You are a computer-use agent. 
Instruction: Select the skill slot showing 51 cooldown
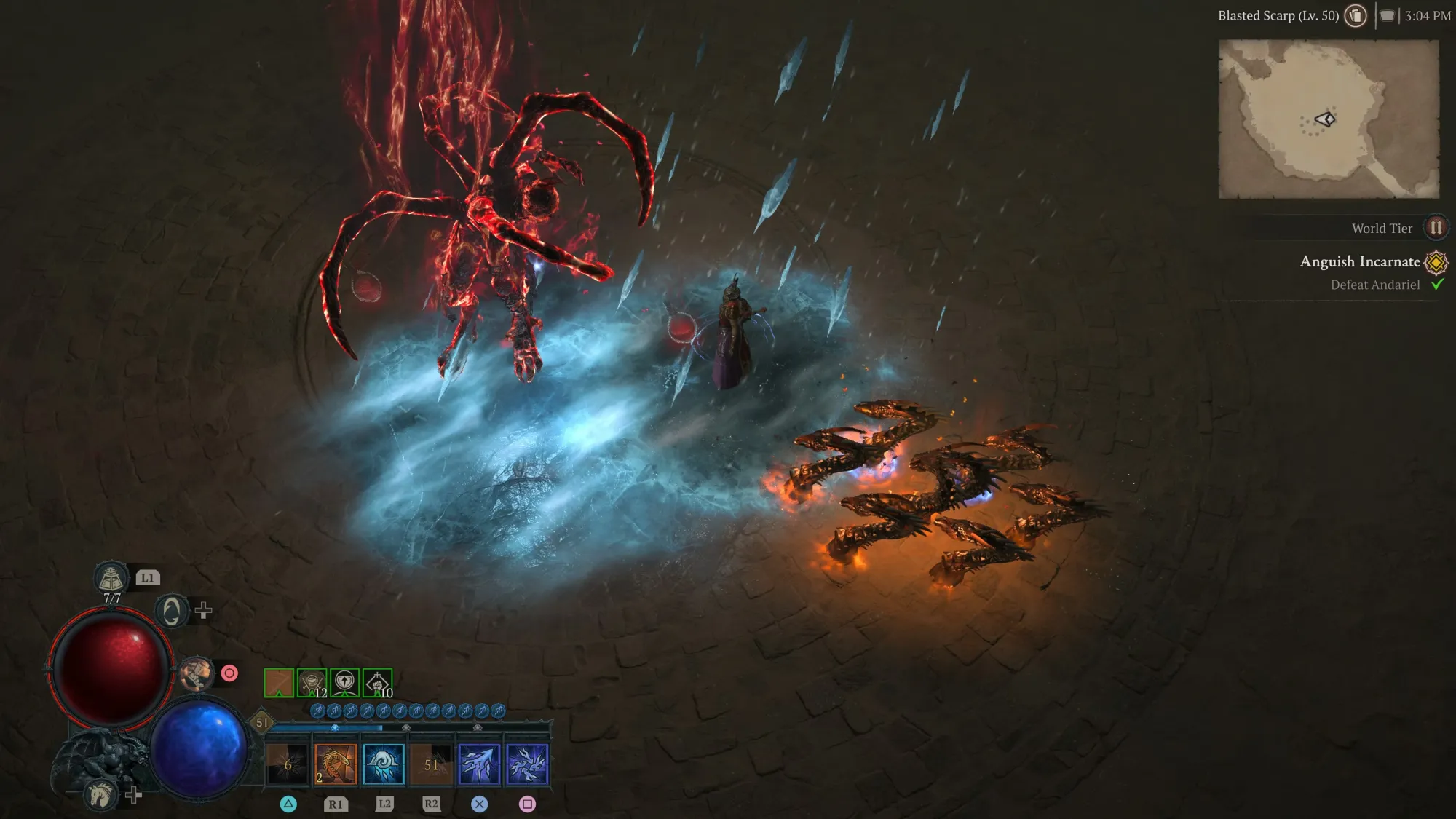(431, 764)
